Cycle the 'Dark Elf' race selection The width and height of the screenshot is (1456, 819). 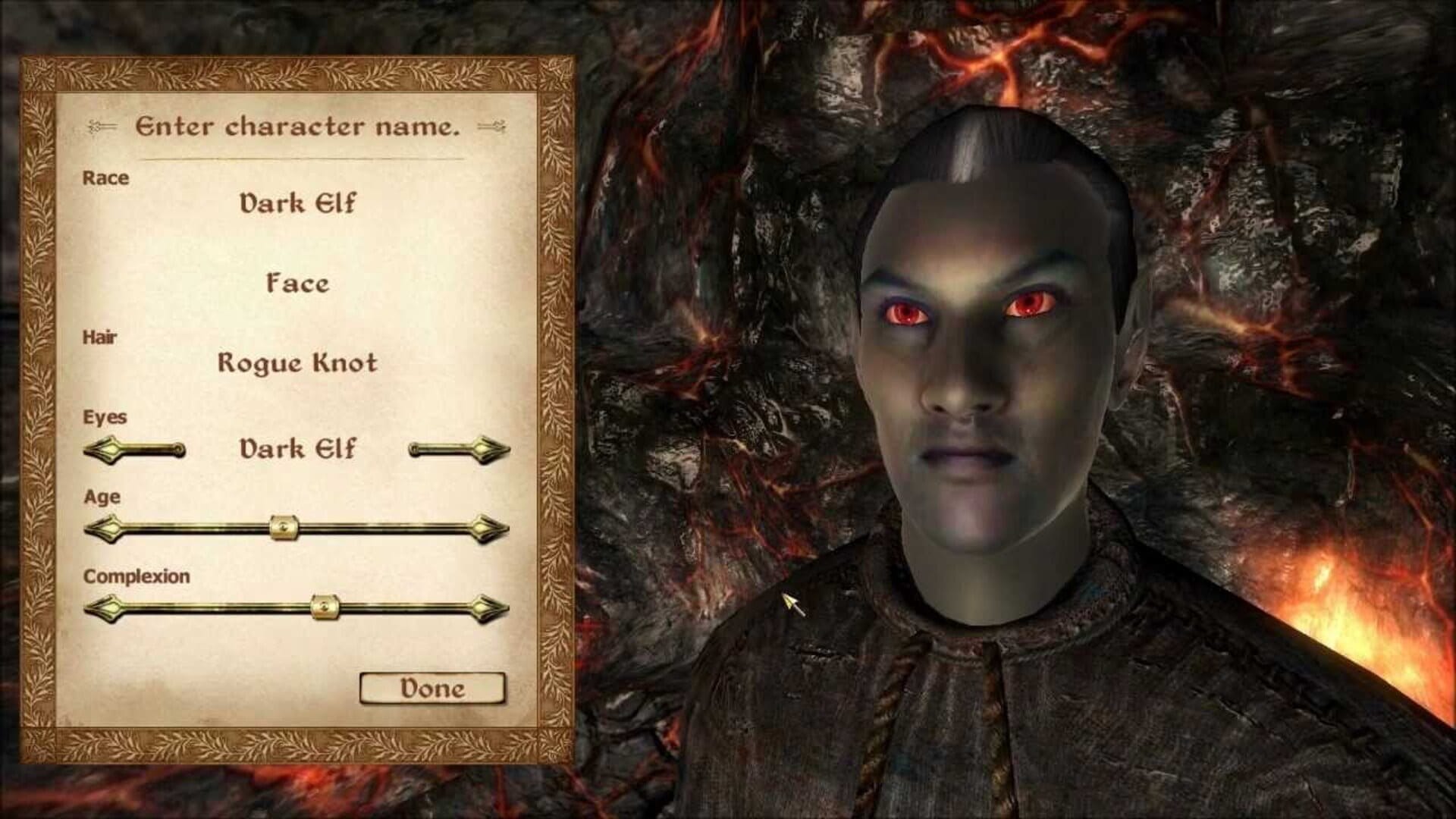click(x=296, y=204)
